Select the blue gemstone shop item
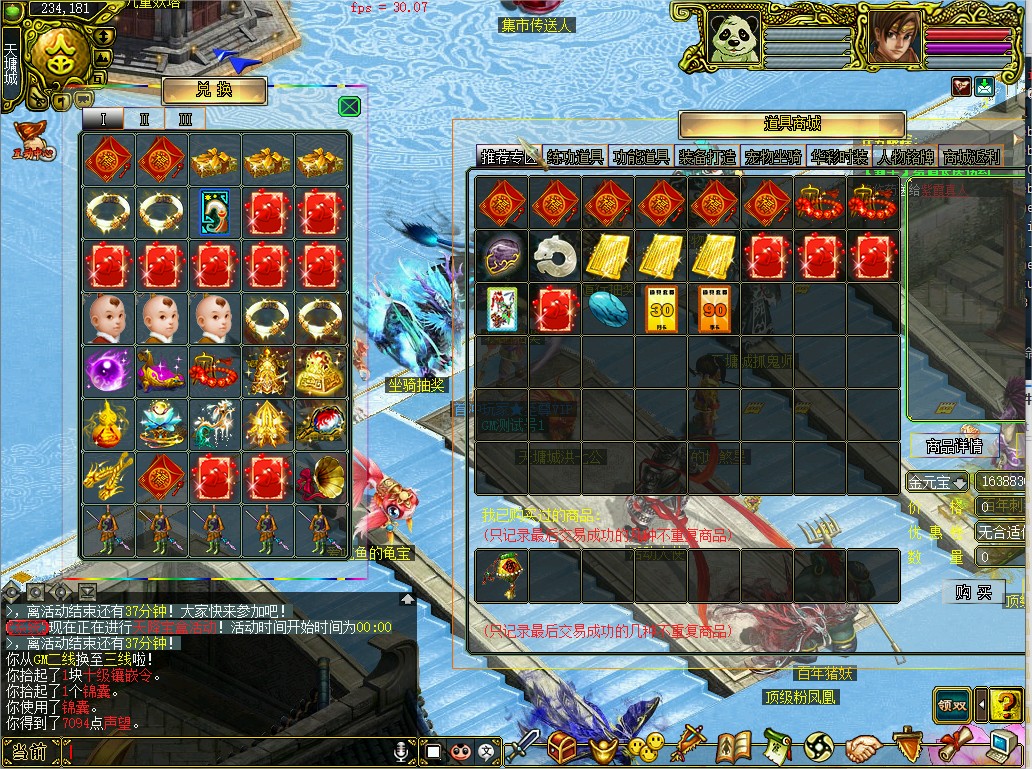 pos(609,309)
